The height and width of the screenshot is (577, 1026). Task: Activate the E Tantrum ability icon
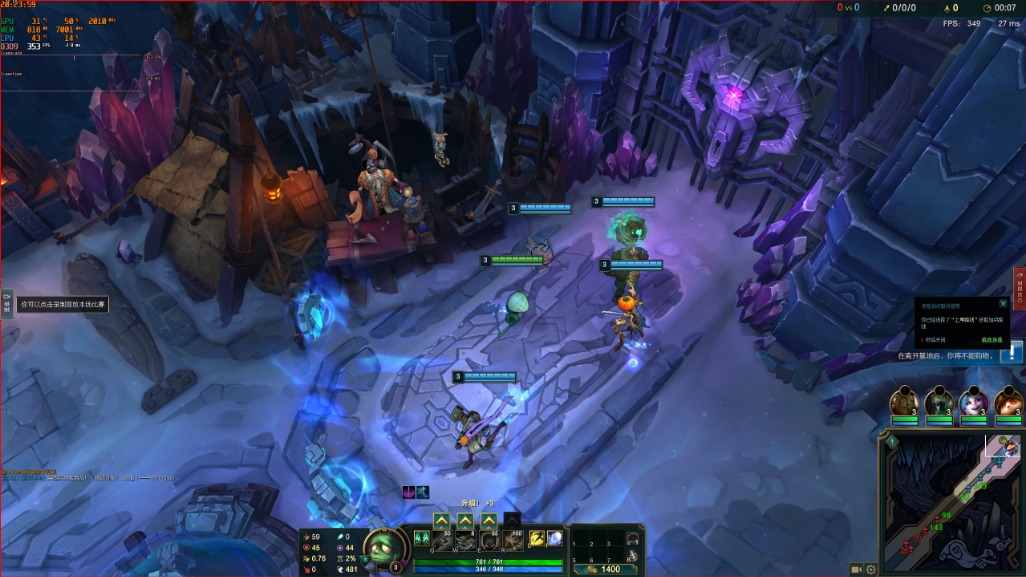tap(489, 540)
